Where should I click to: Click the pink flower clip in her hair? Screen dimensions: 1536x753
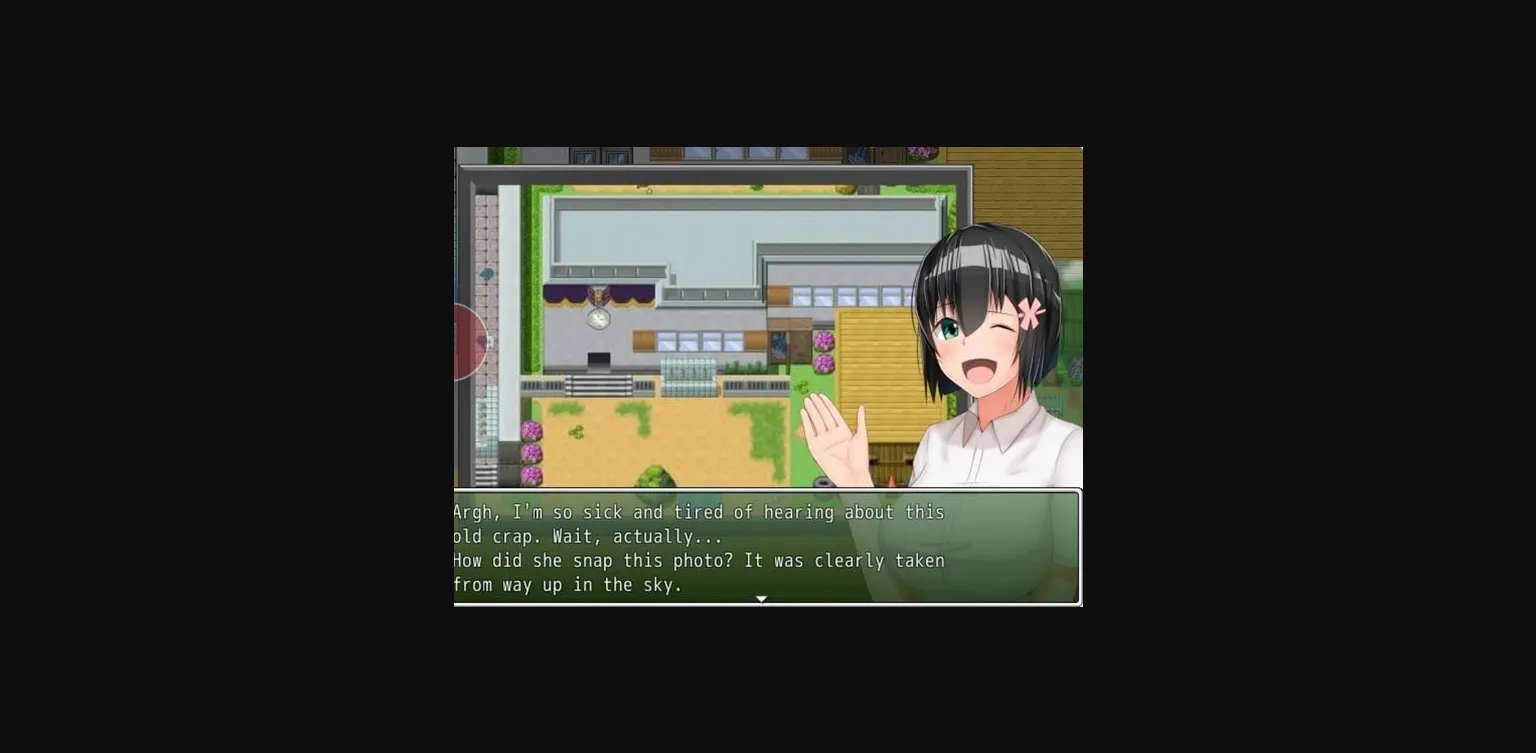(x=1030, y=312)
